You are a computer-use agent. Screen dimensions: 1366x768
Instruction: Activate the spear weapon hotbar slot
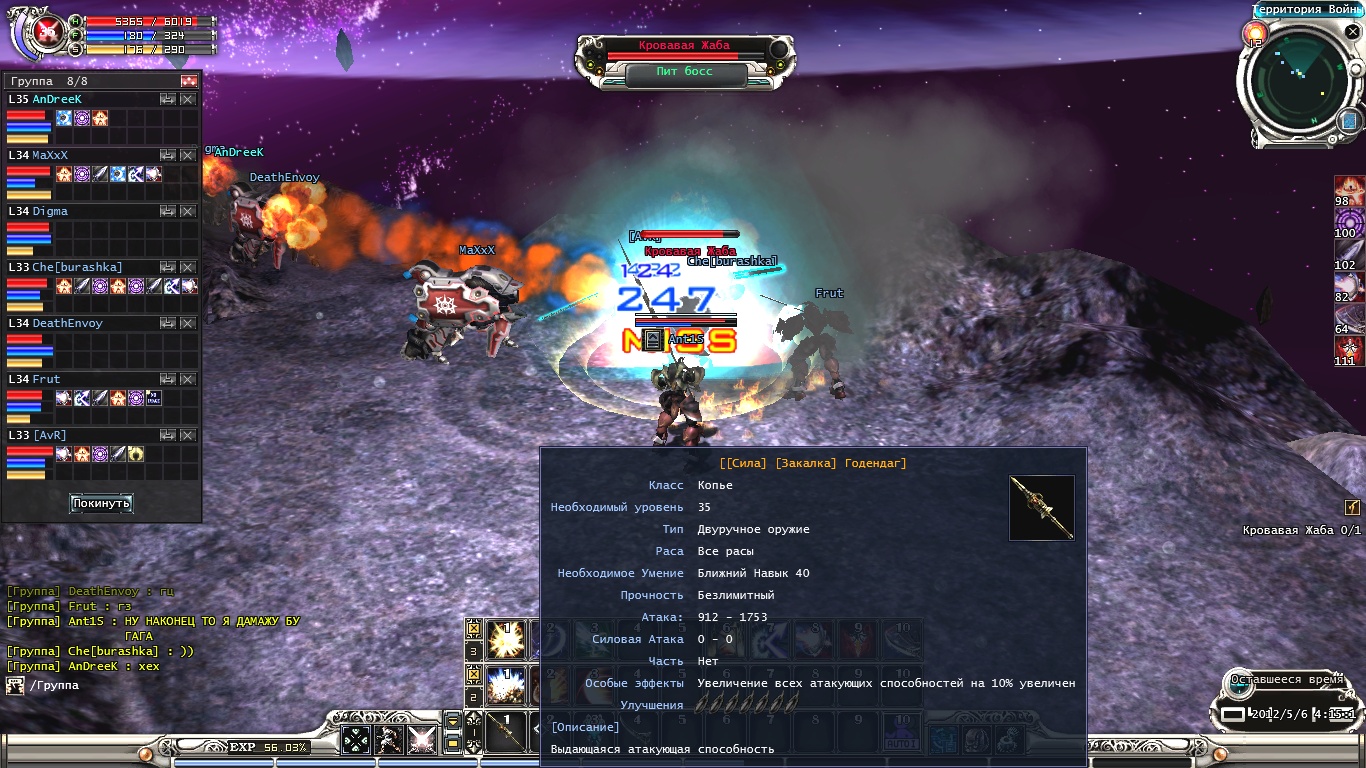point(506,733)
